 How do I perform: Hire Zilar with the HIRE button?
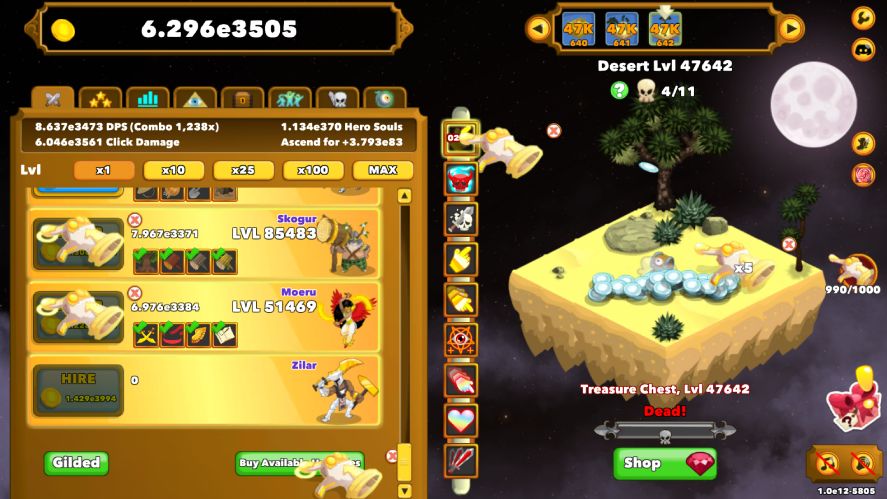point(78,389)
